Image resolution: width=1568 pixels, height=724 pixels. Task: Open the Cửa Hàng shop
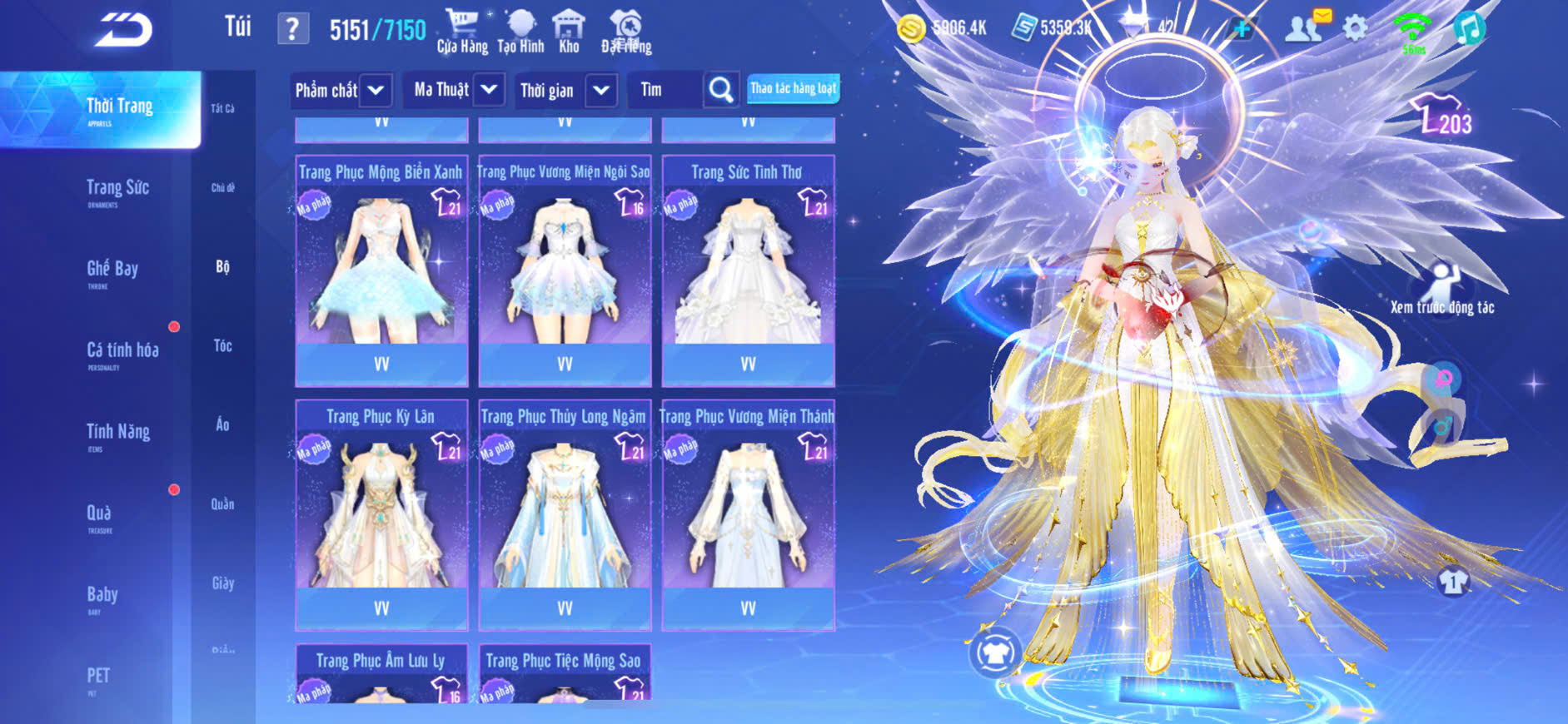pyautogui.click(x=462, y=32)
